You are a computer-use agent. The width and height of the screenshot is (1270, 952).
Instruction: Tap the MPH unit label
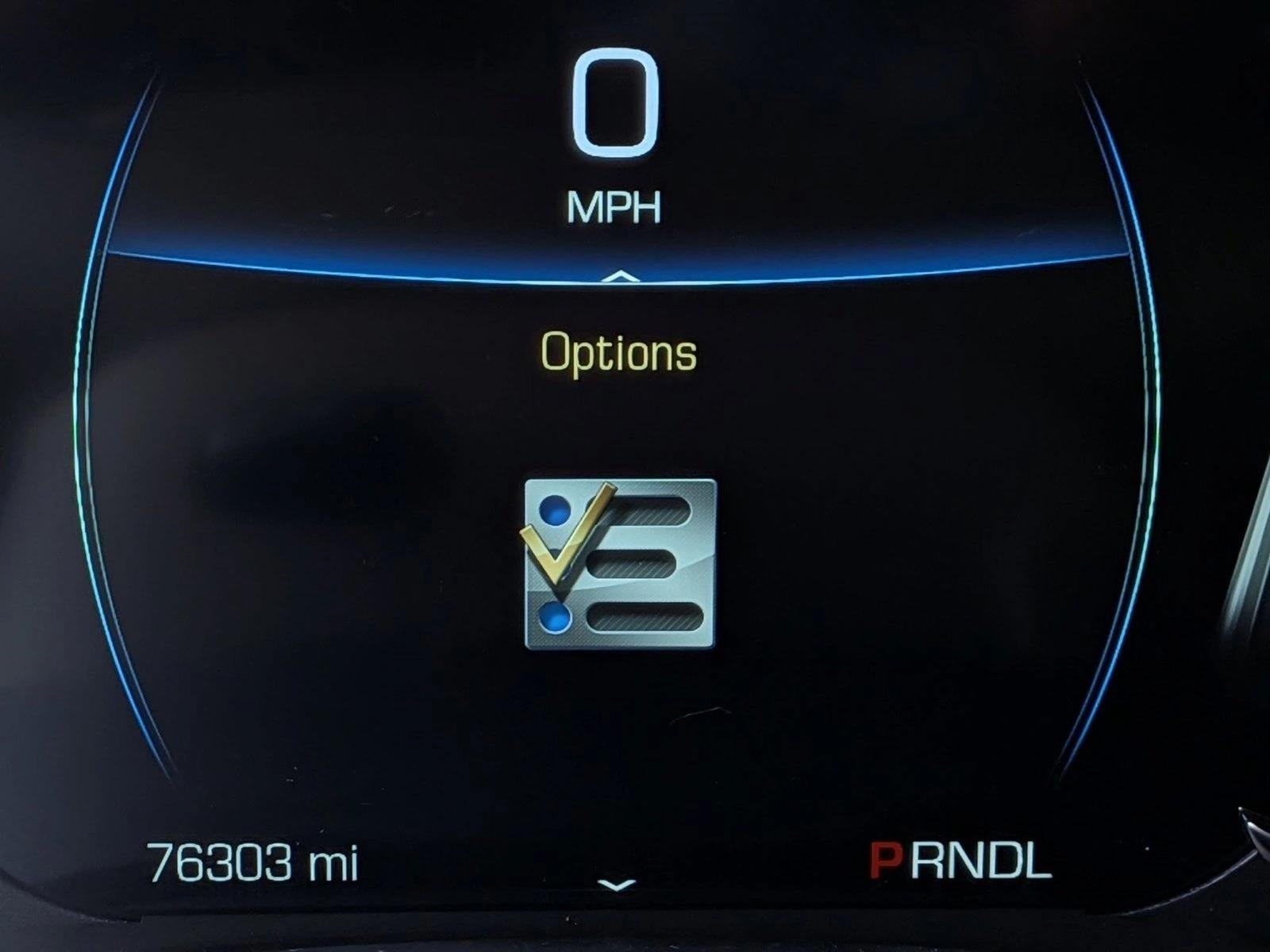615,208
